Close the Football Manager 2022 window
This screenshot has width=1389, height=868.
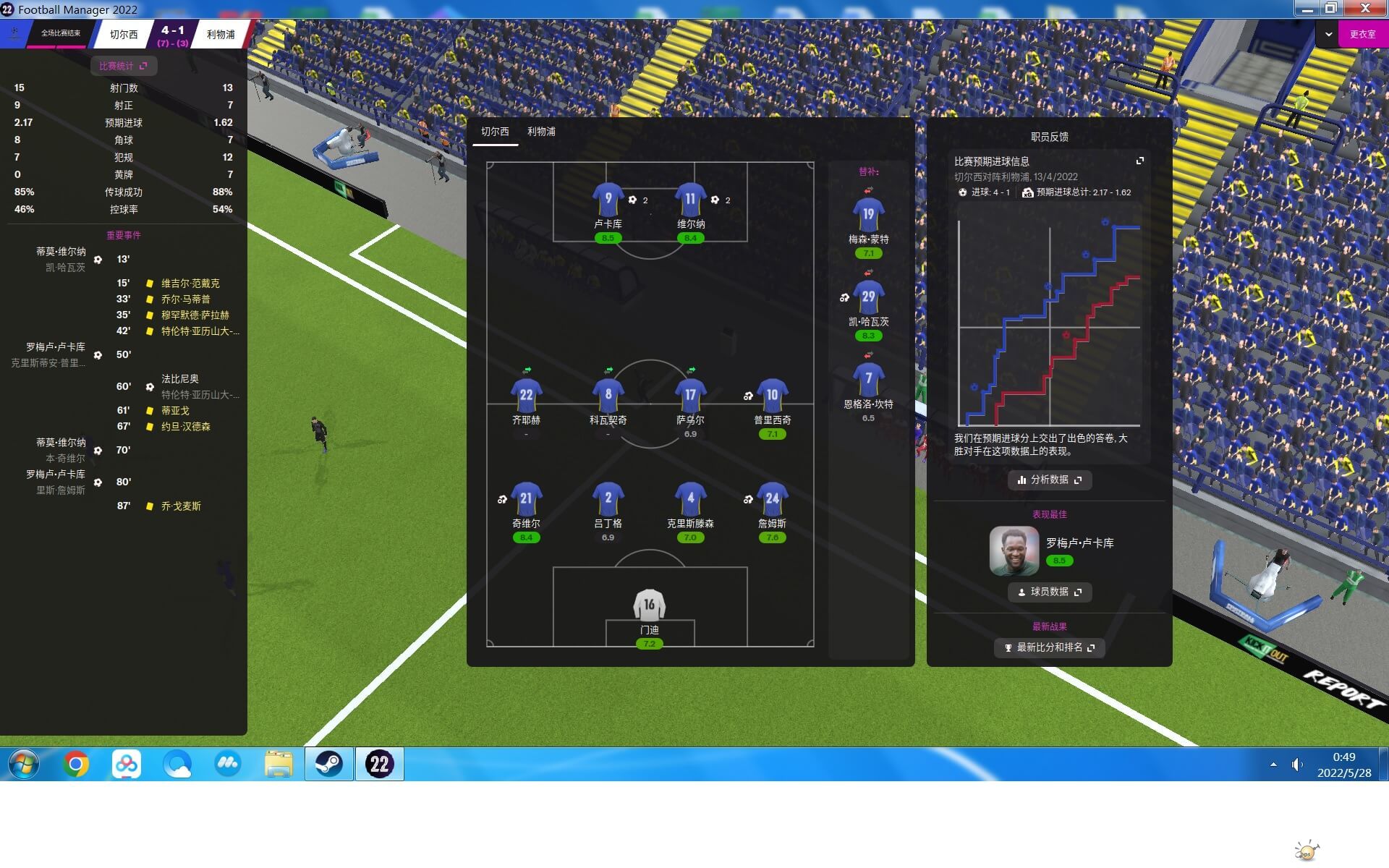click(1365, 8)
